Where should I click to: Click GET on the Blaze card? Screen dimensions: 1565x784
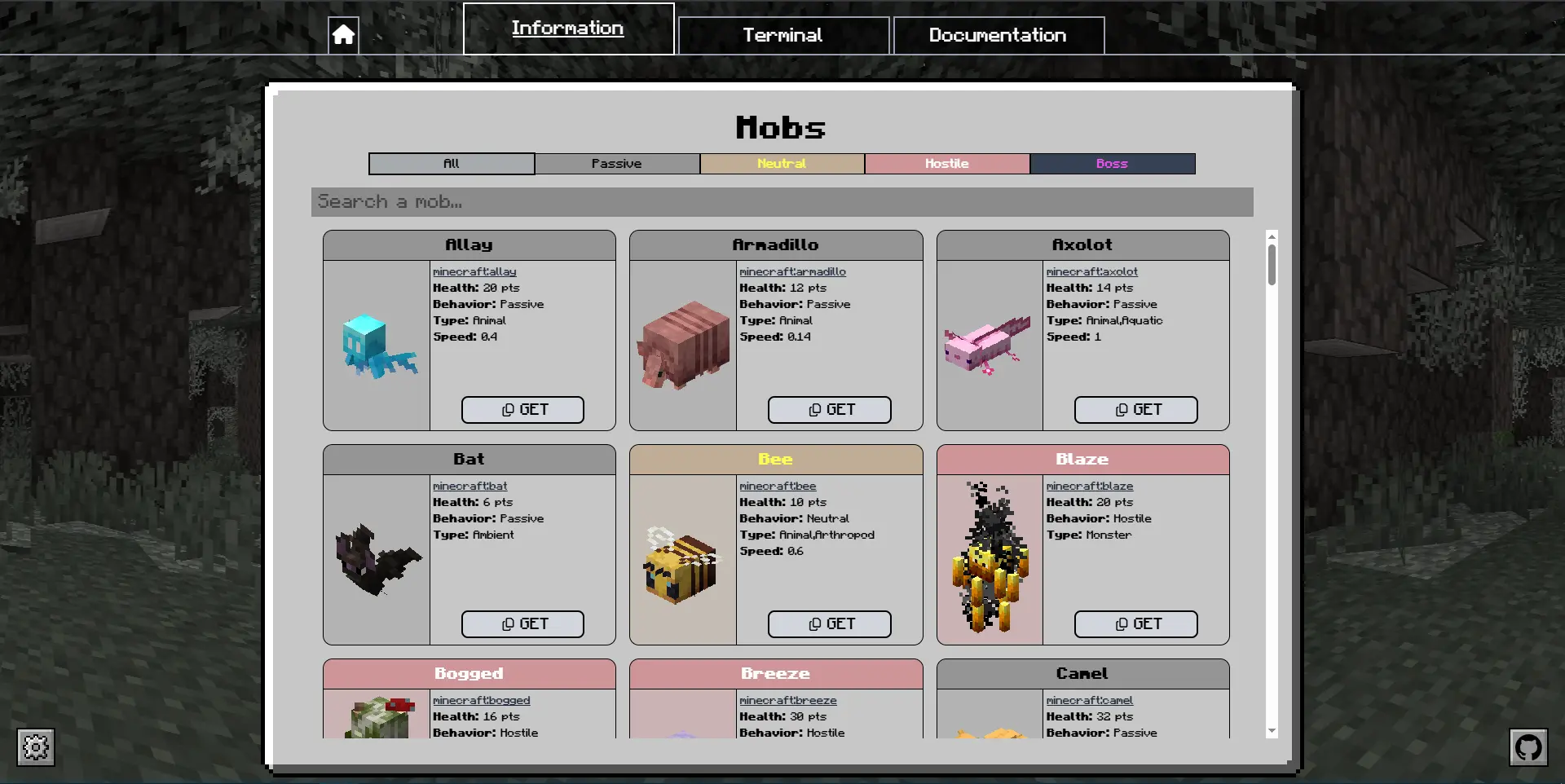(1135, 623)
